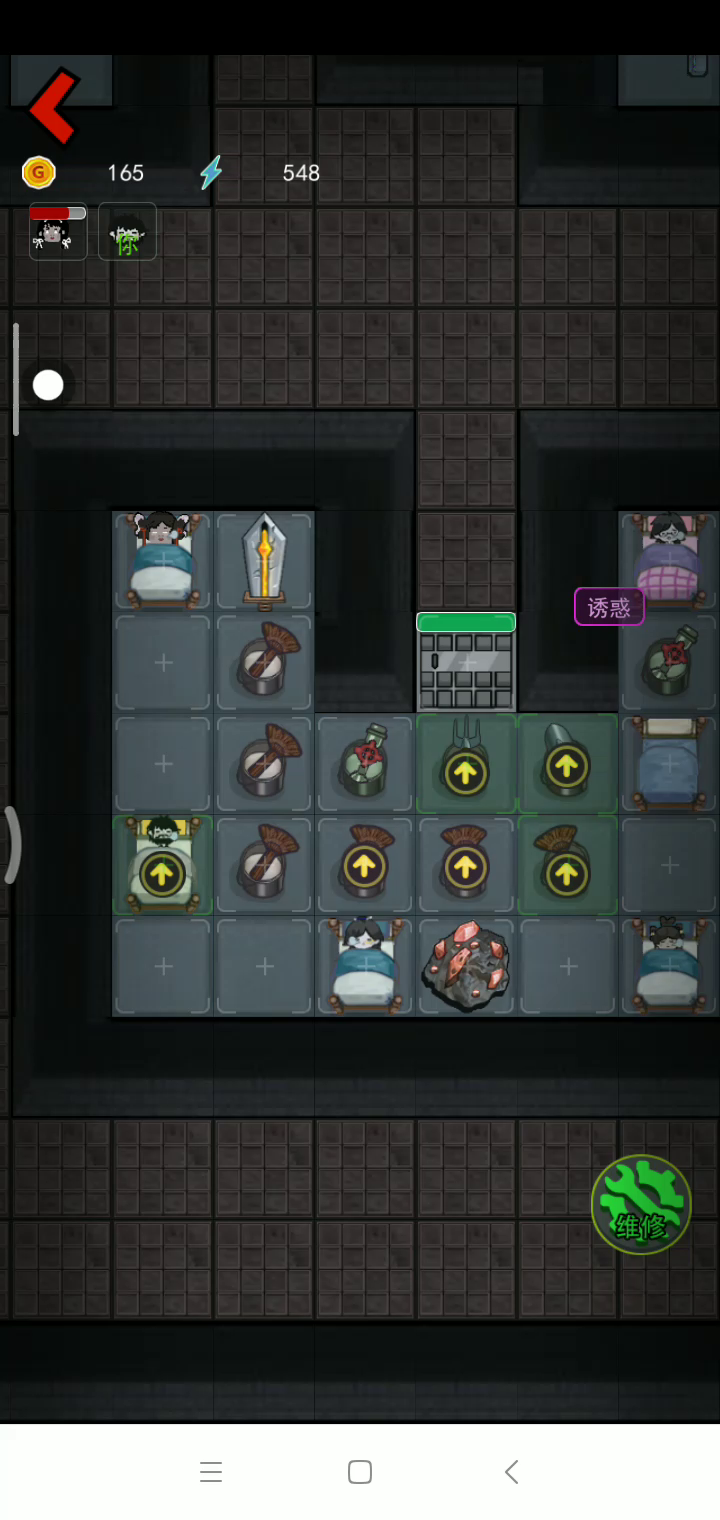This screenshot has width=720, height=1520.
Task: Select the player avatar marked 你
Action: coord(127,232)
